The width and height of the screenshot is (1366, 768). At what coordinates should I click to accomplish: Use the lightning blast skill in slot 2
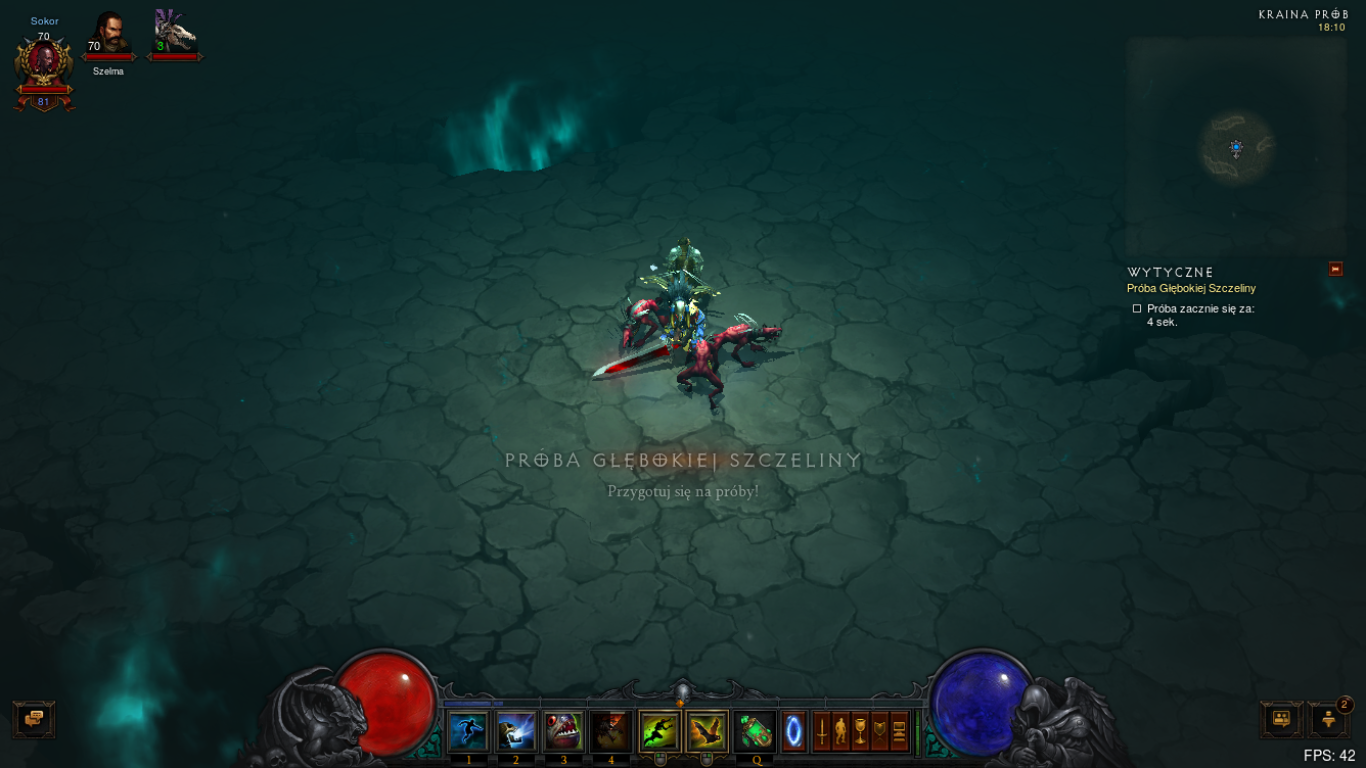tap(516, 731)
